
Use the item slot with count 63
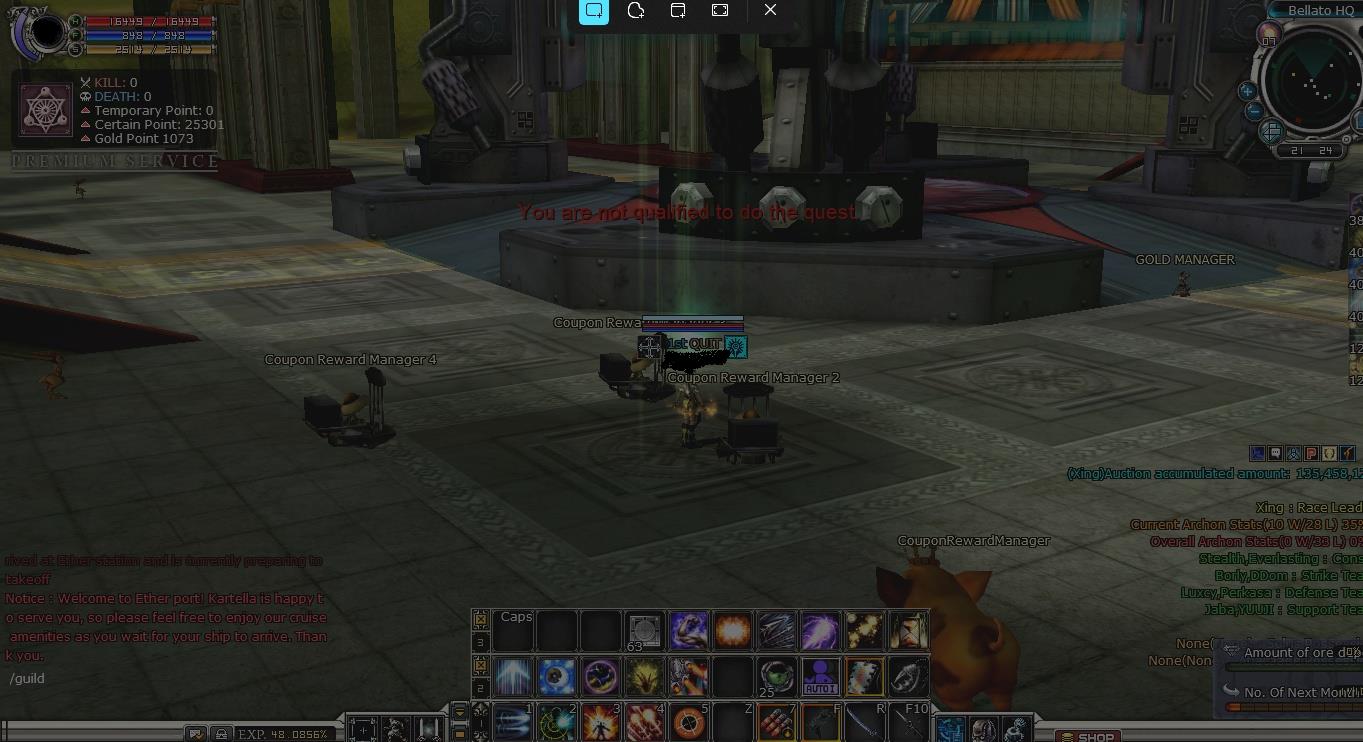(644, 631)
